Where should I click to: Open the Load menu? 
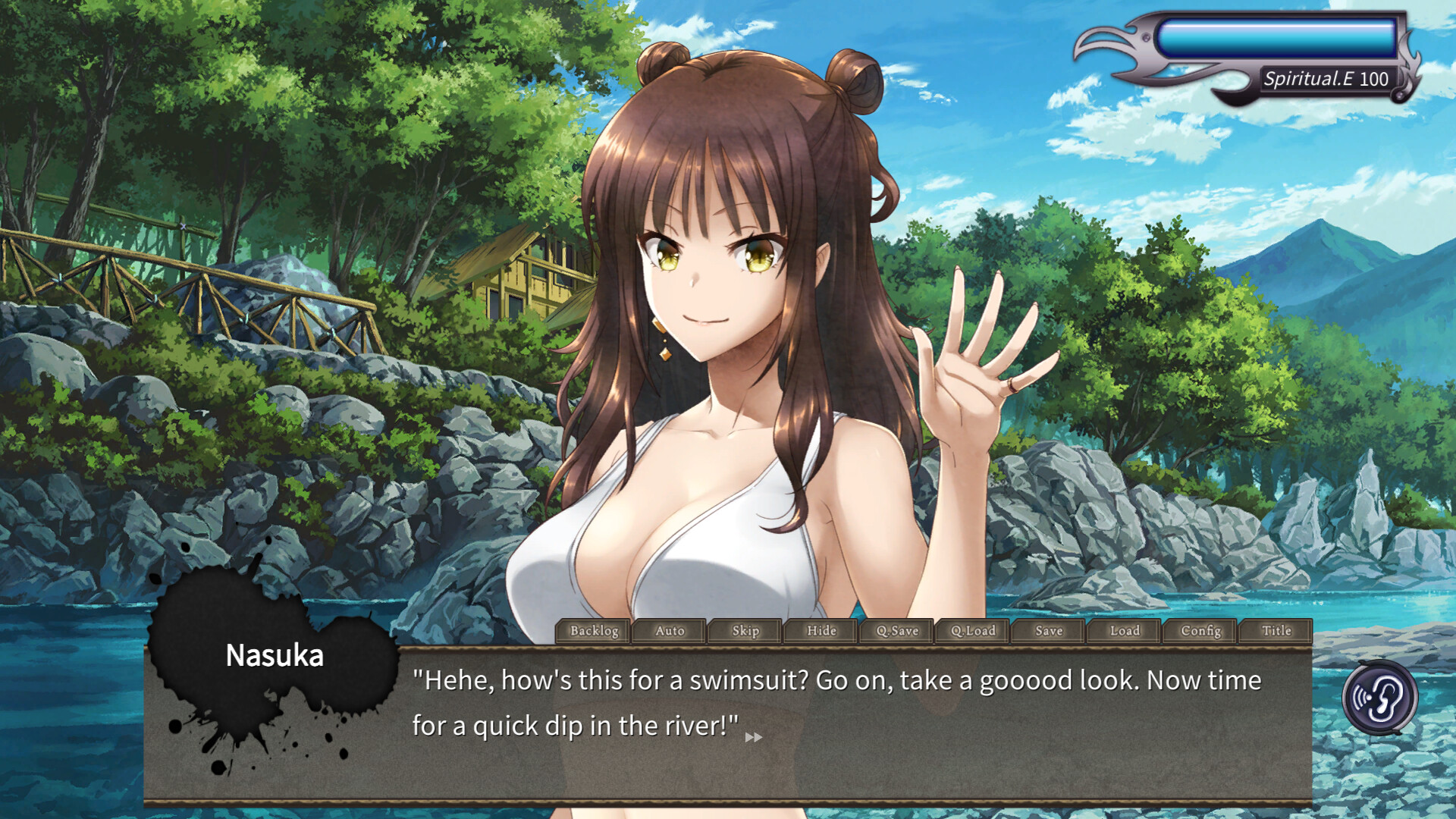tap(1125, 631)
